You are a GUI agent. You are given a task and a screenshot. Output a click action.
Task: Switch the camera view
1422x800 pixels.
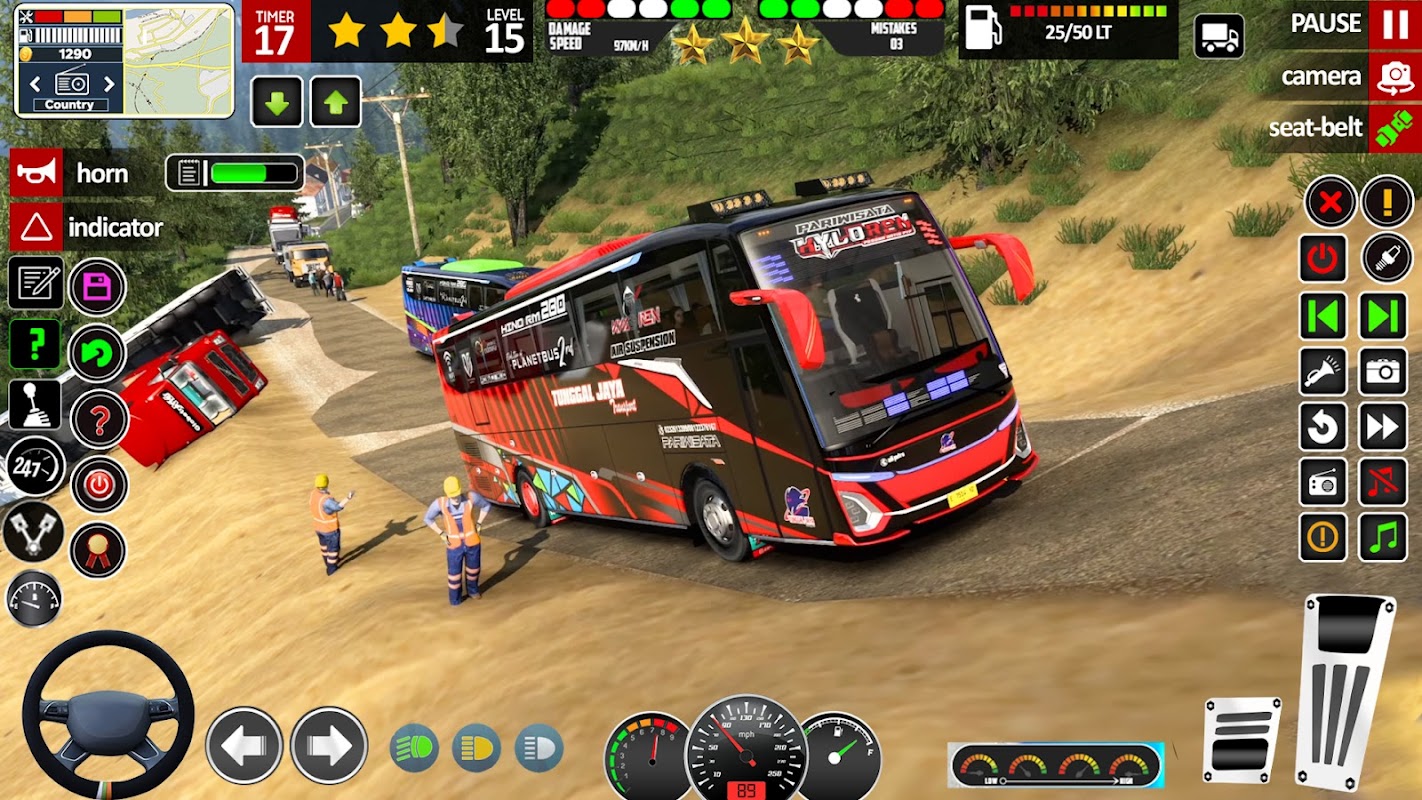(x=1395, y=77)
